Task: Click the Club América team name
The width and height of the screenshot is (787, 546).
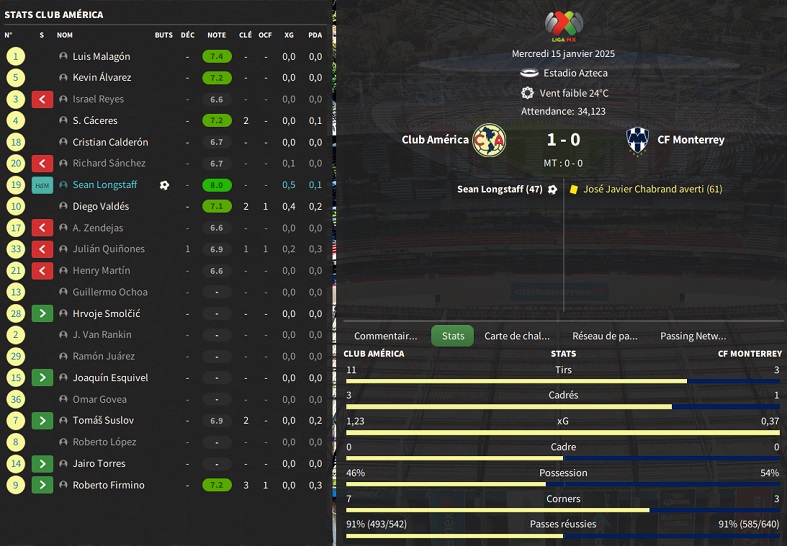Action: [x=435, y=140]
